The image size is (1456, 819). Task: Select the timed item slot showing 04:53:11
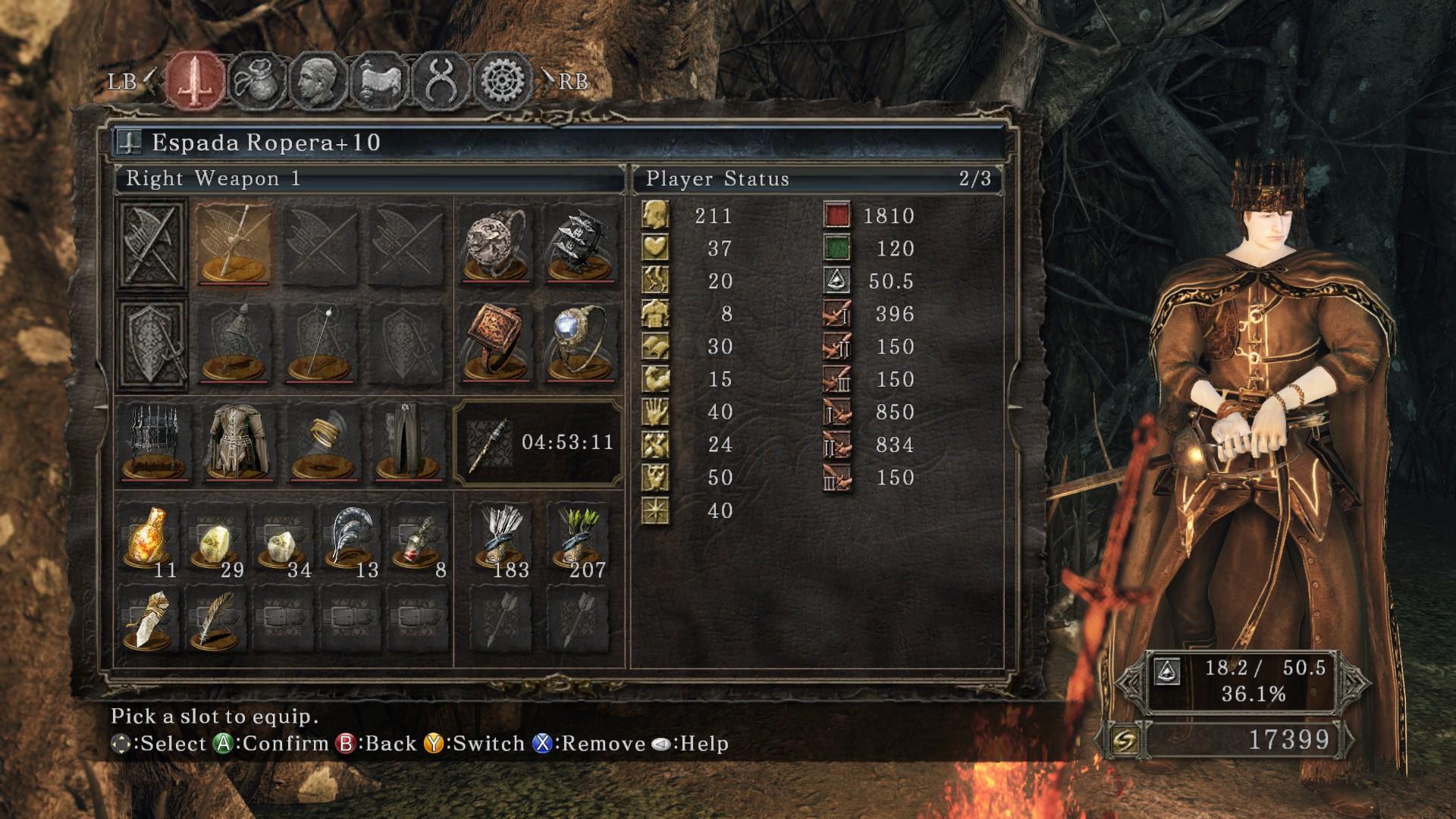pos(538,443)
